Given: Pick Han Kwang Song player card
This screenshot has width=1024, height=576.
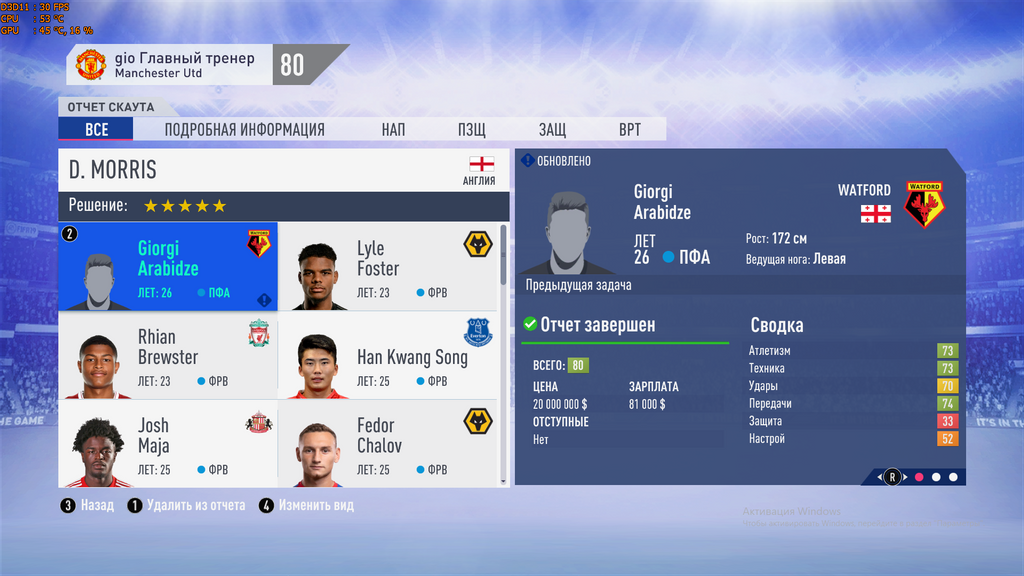Looking at the screenshot, I should coord(386,355).
